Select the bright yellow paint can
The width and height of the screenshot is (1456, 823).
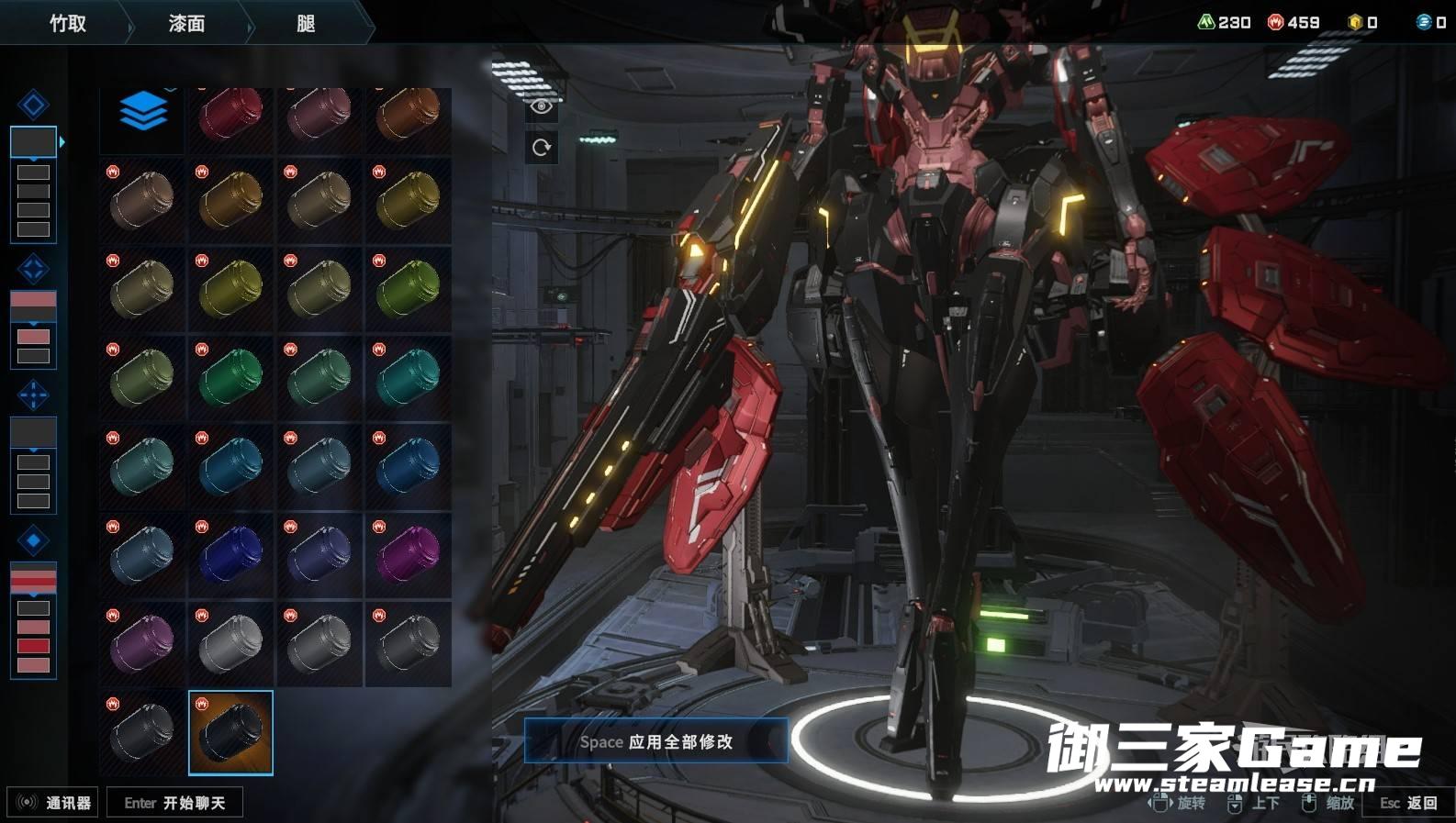click(230, 288)
